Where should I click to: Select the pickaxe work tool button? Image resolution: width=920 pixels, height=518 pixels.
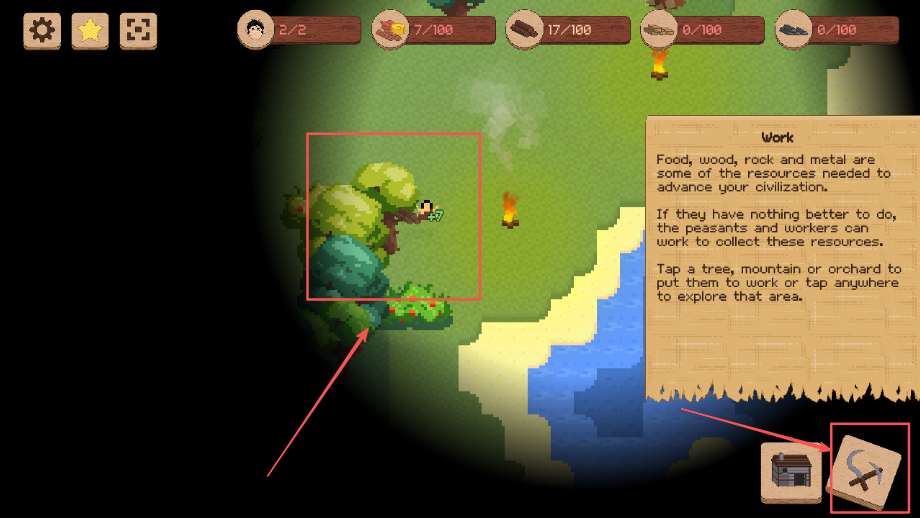coord(866,468)
